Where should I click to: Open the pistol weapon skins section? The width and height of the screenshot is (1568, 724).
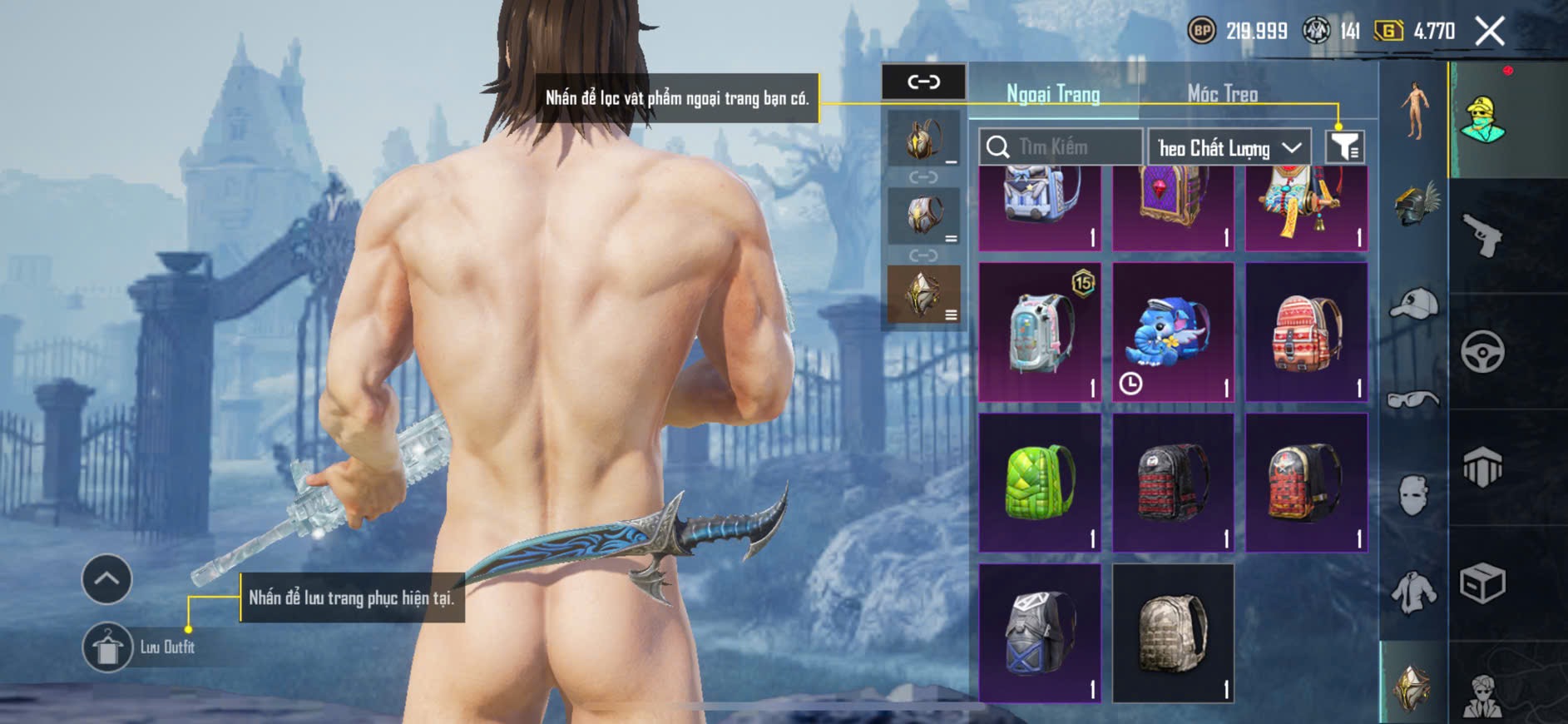1482,236
